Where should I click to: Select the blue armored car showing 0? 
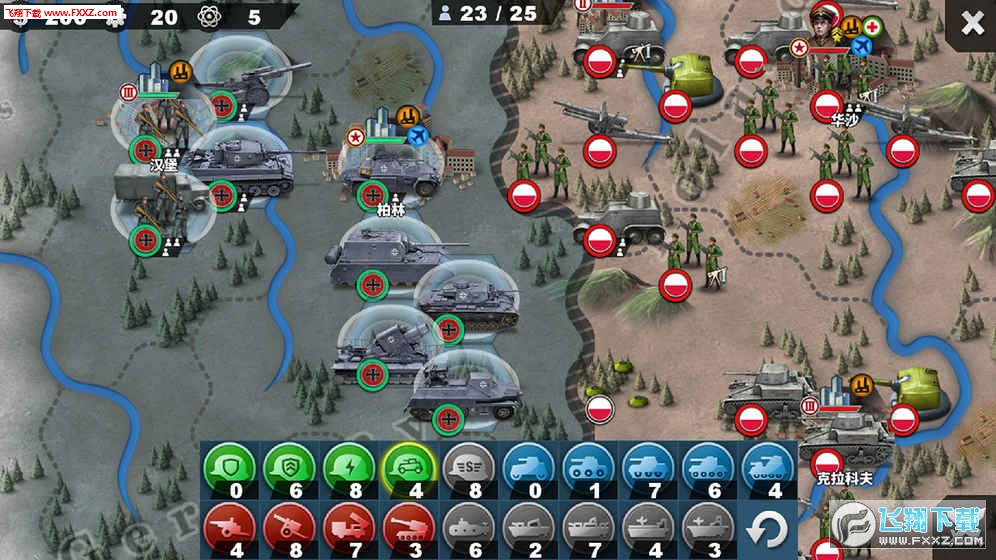coord(527,467)
